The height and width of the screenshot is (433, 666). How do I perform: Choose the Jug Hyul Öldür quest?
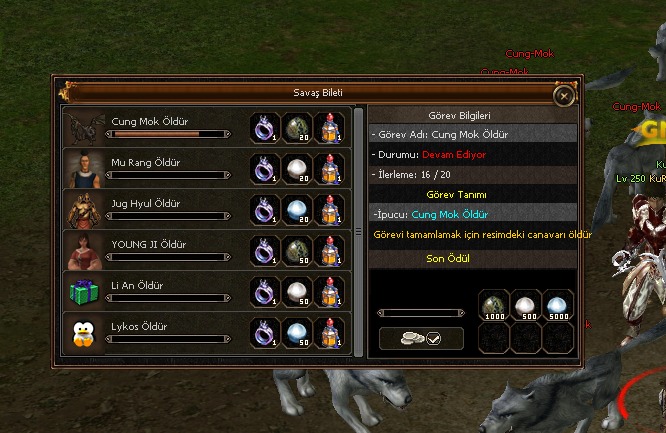click(x=155, y=209)
